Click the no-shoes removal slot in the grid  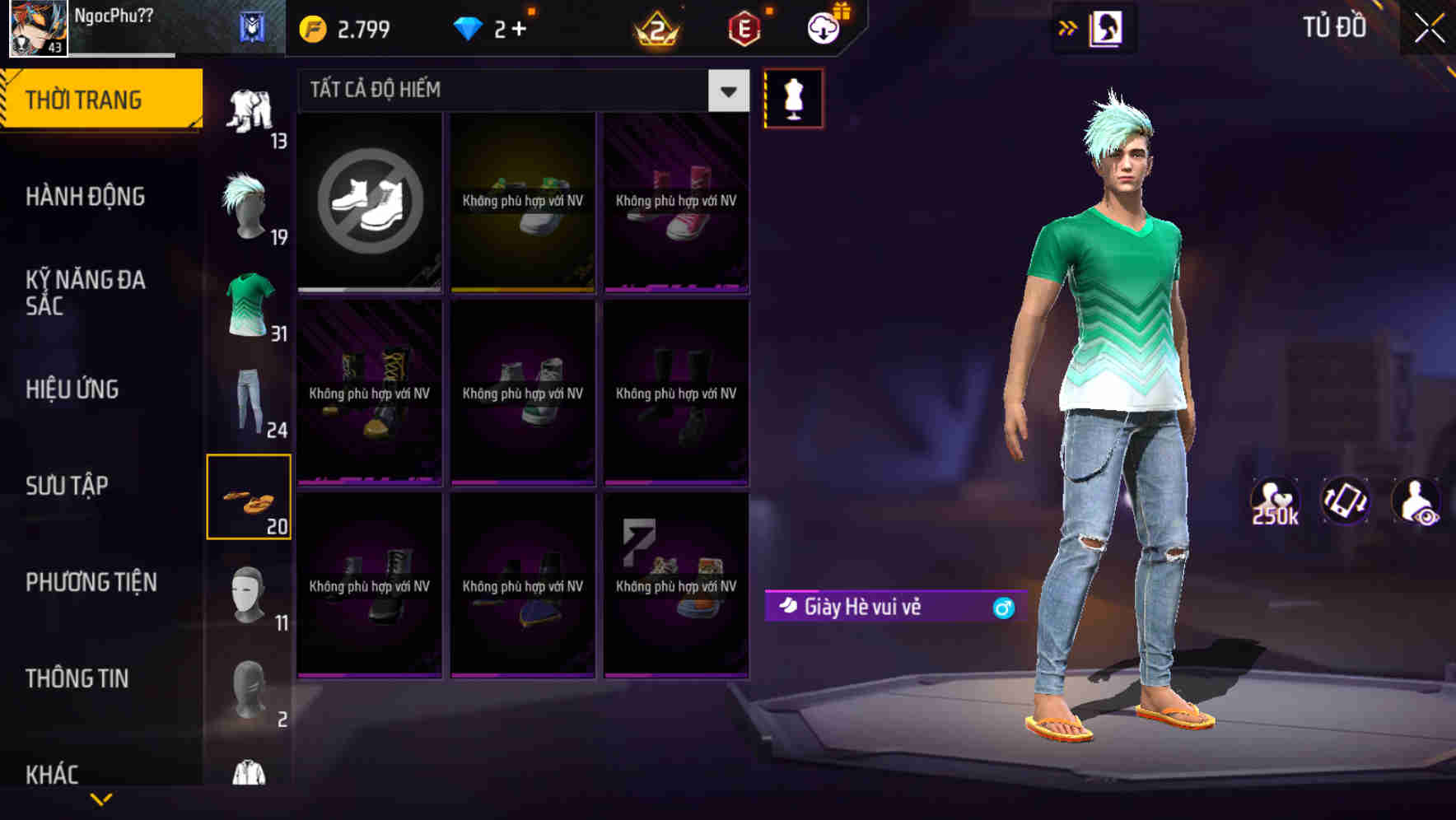tap(369, 202)
